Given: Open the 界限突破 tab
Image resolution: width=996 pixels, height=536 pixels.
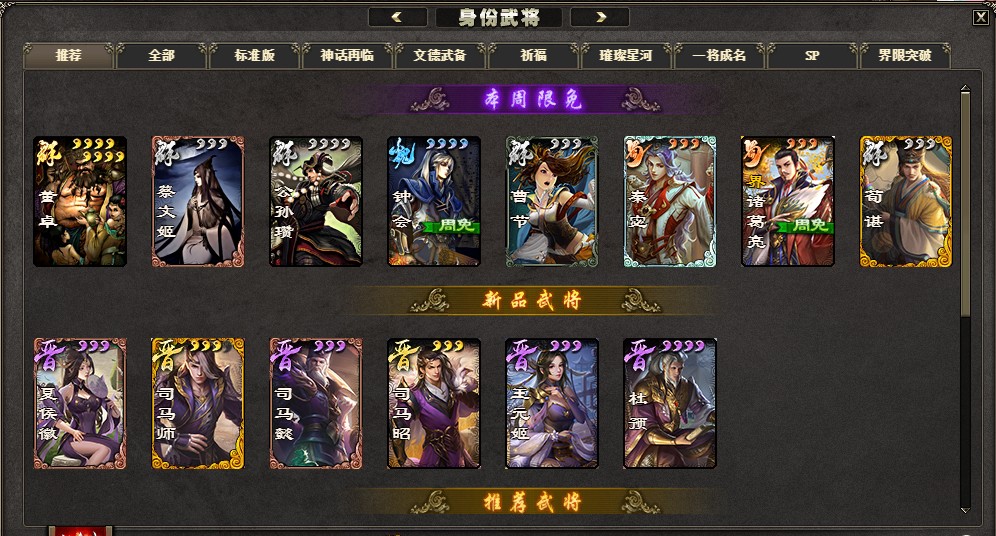Looking at the screenshot, I should [x=905, y=56].
